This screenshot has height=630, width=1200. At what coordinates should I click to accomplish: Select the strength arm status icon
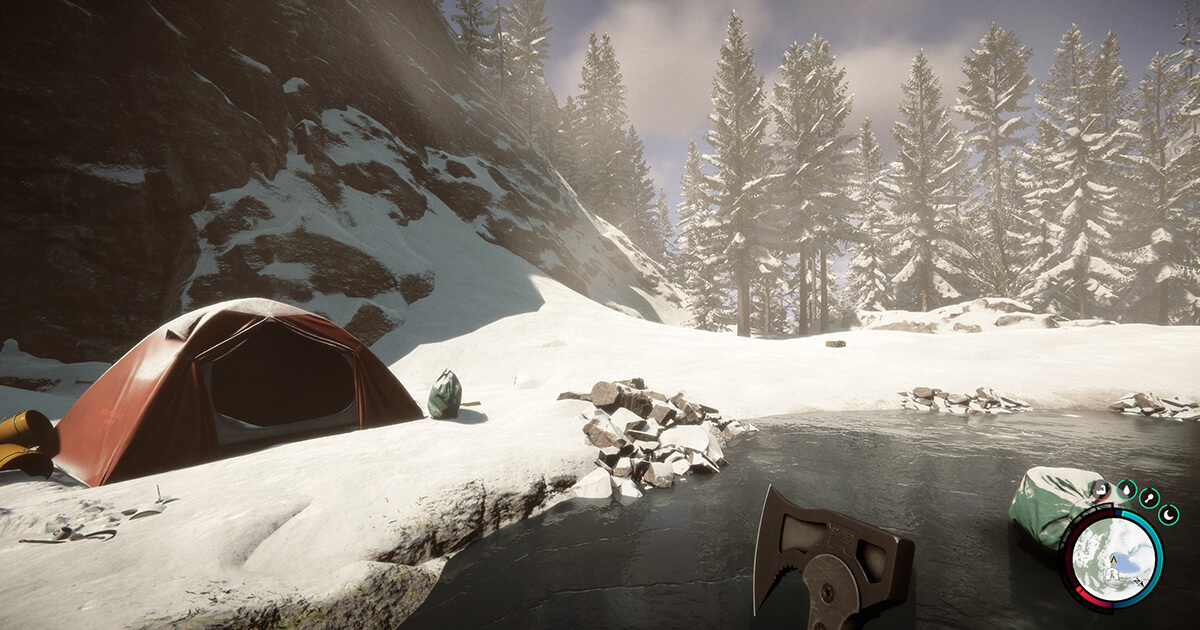1102,490
